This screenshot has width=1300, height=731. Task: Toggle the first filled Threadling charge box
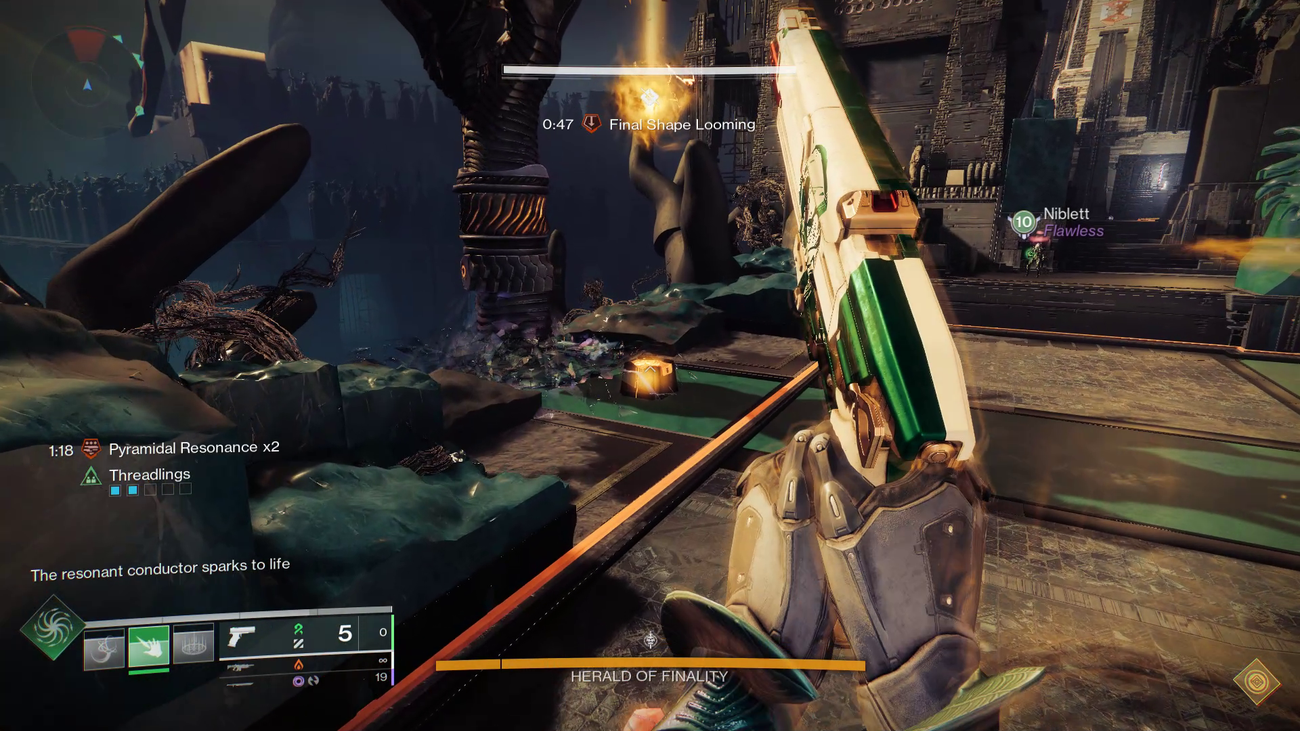[x=114, y=490]
